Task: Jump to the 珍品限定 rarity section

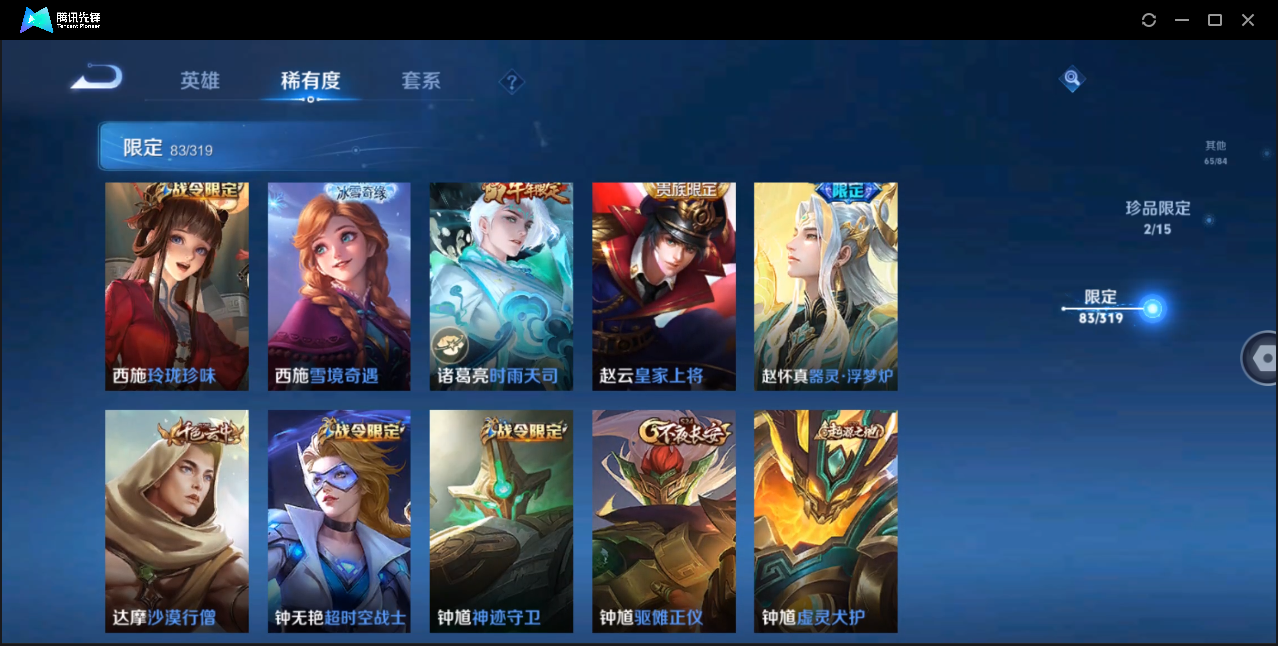Action: 1158,217
